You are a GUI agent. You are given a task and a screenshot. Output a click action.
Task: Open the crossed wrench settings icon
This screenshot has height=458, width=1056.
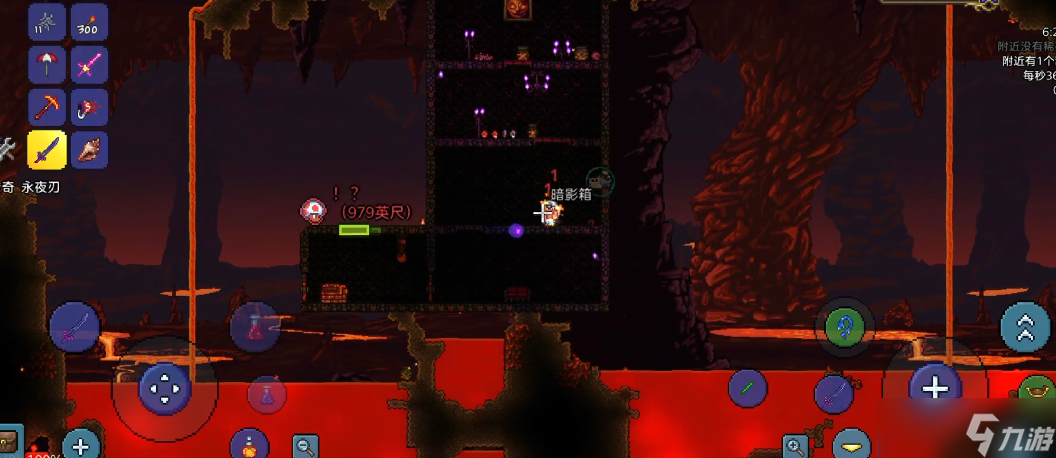(7, 150)
